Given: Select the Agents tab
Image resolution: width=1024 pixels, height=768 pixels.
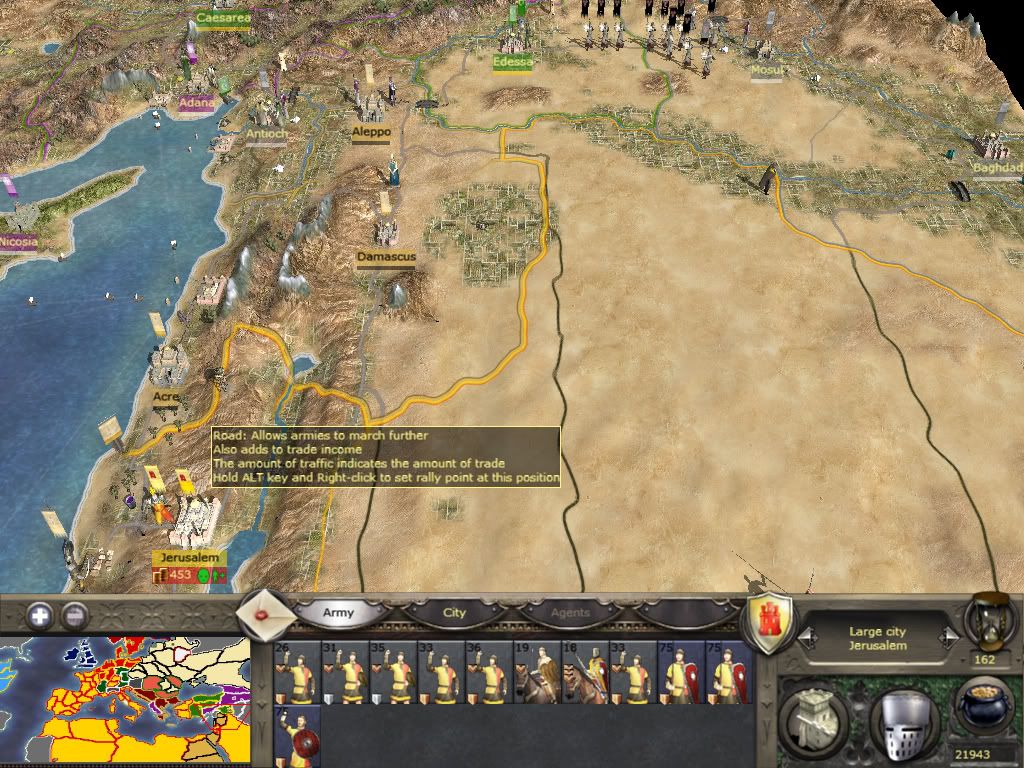Looking at the screenshot, I should [x=570, y=613].
